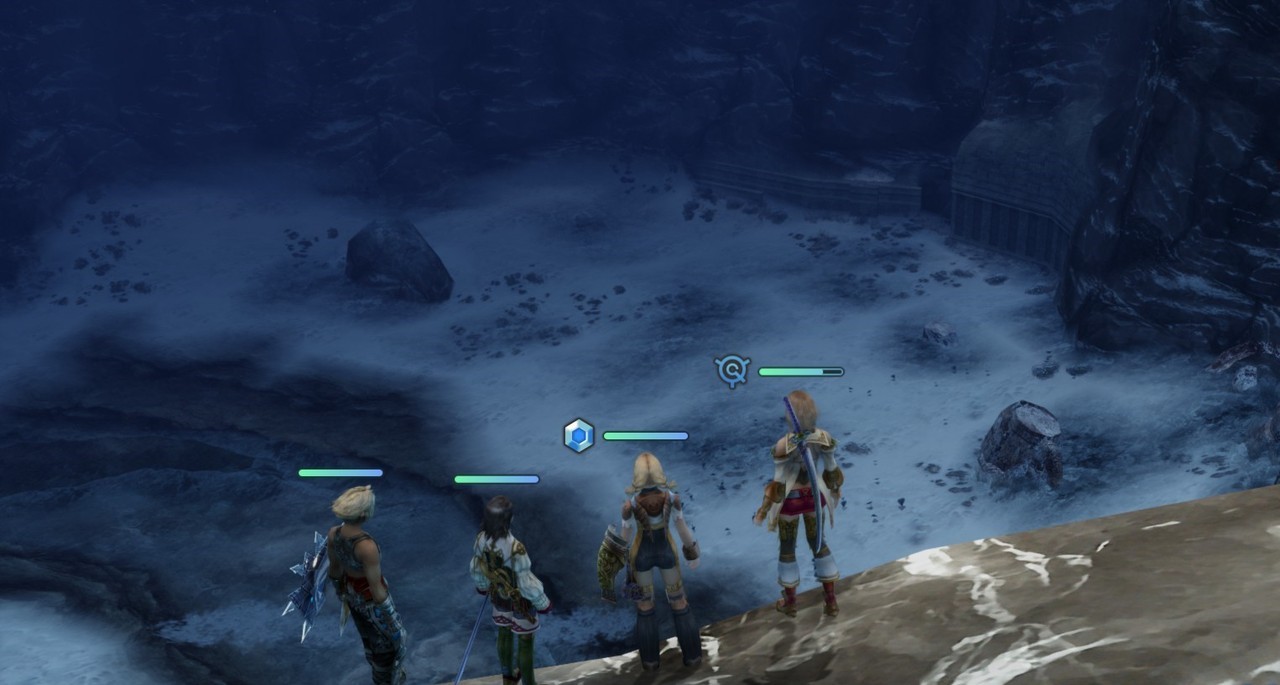Select the circular target status icon
The width and height of the screenshot is (1280, 685).
(732, 371)
